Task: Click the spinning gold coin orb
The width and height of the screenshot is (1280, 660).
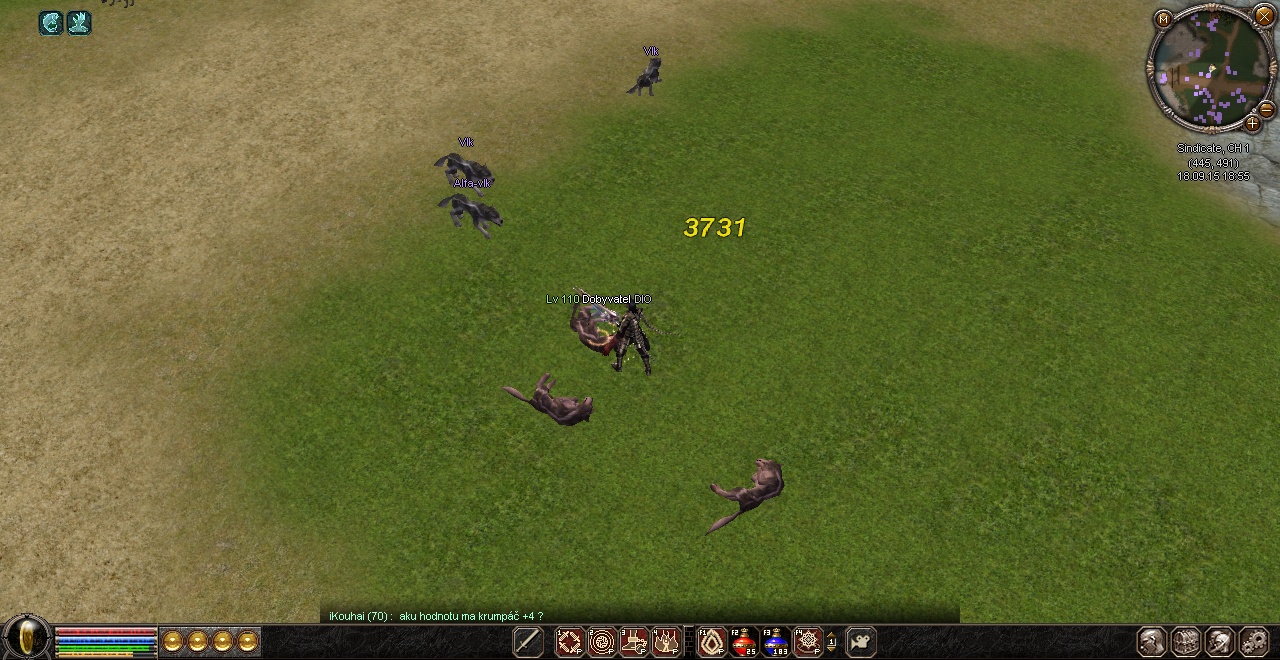Action: click(27, 636)
